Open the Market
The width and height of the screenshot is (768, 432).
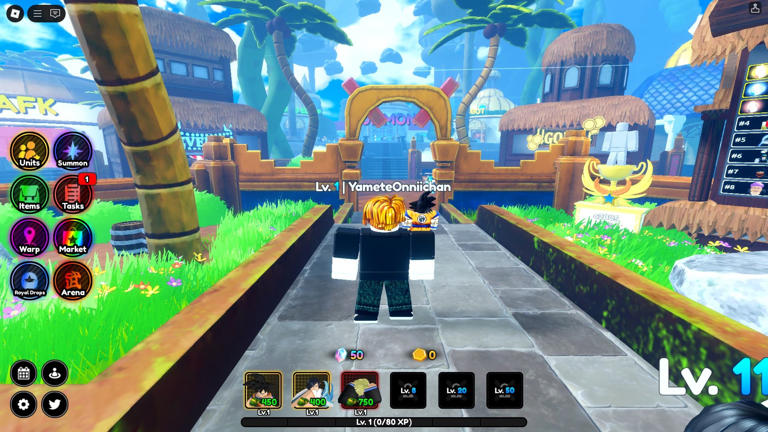(72, 238)
